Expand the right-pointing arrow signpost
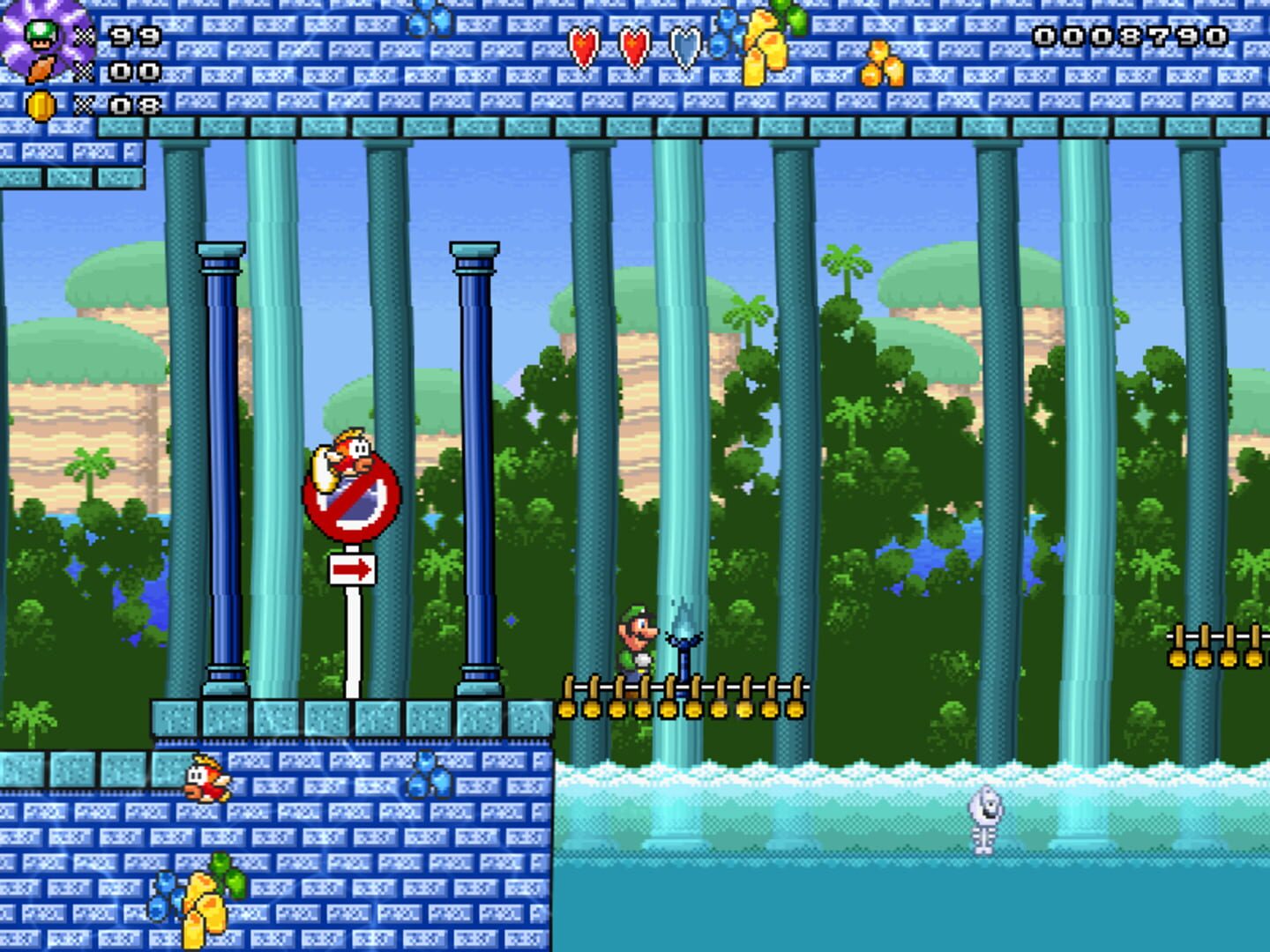1270x952 pixels. (353, 571)
